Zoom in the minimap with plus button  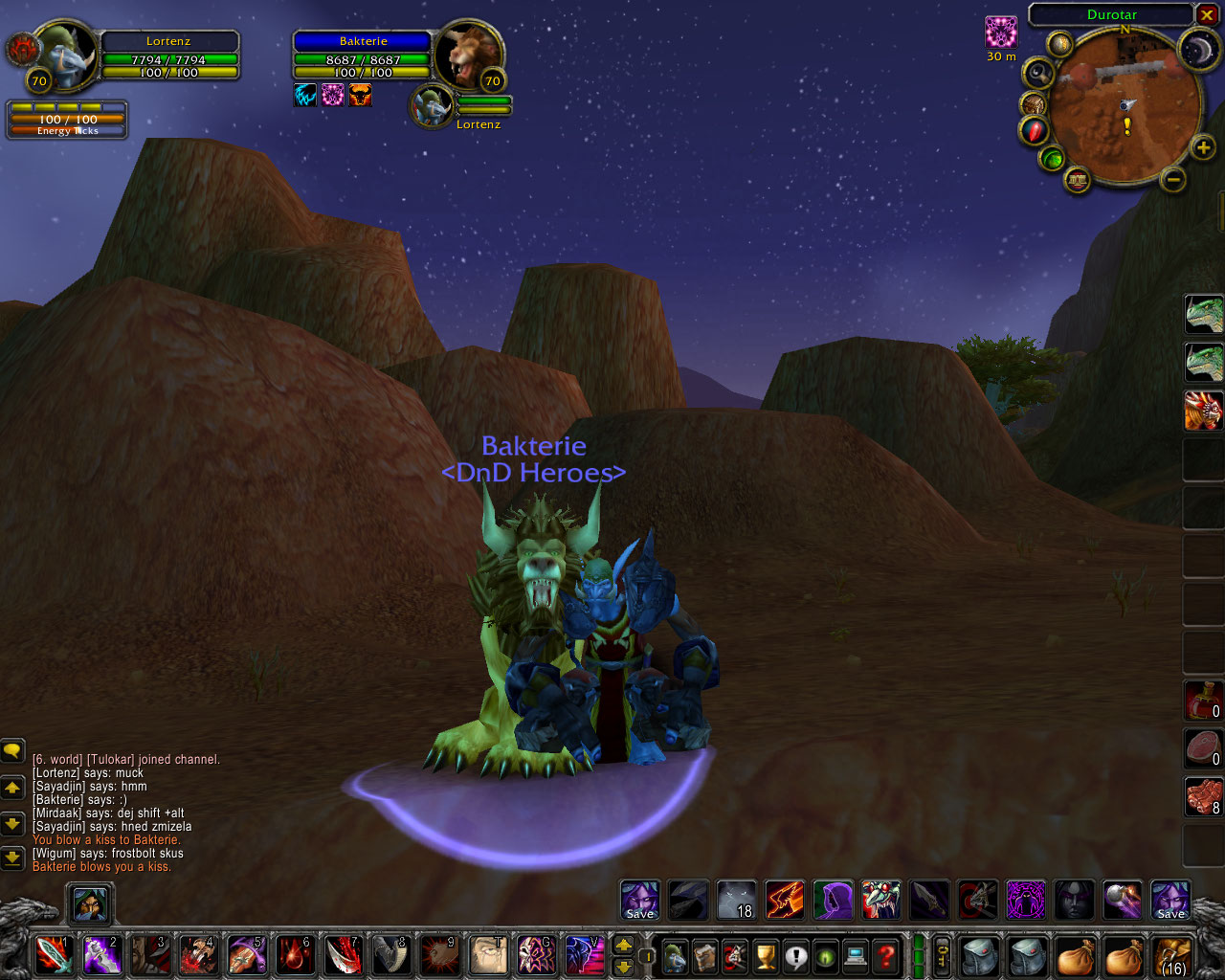[x=1203, y=147]
